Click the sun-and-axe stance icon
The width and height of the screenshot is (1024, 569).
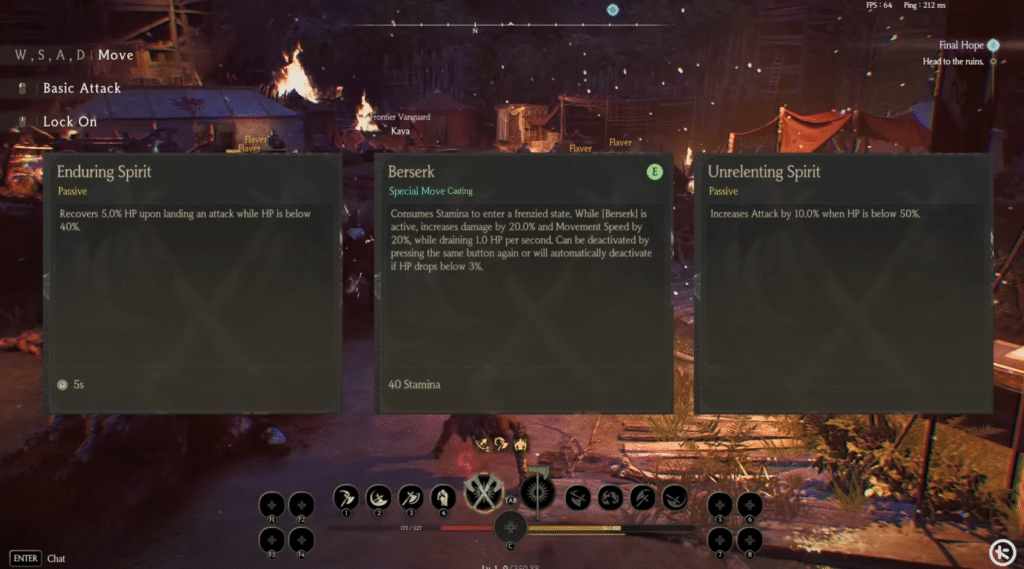coord(538,492)
